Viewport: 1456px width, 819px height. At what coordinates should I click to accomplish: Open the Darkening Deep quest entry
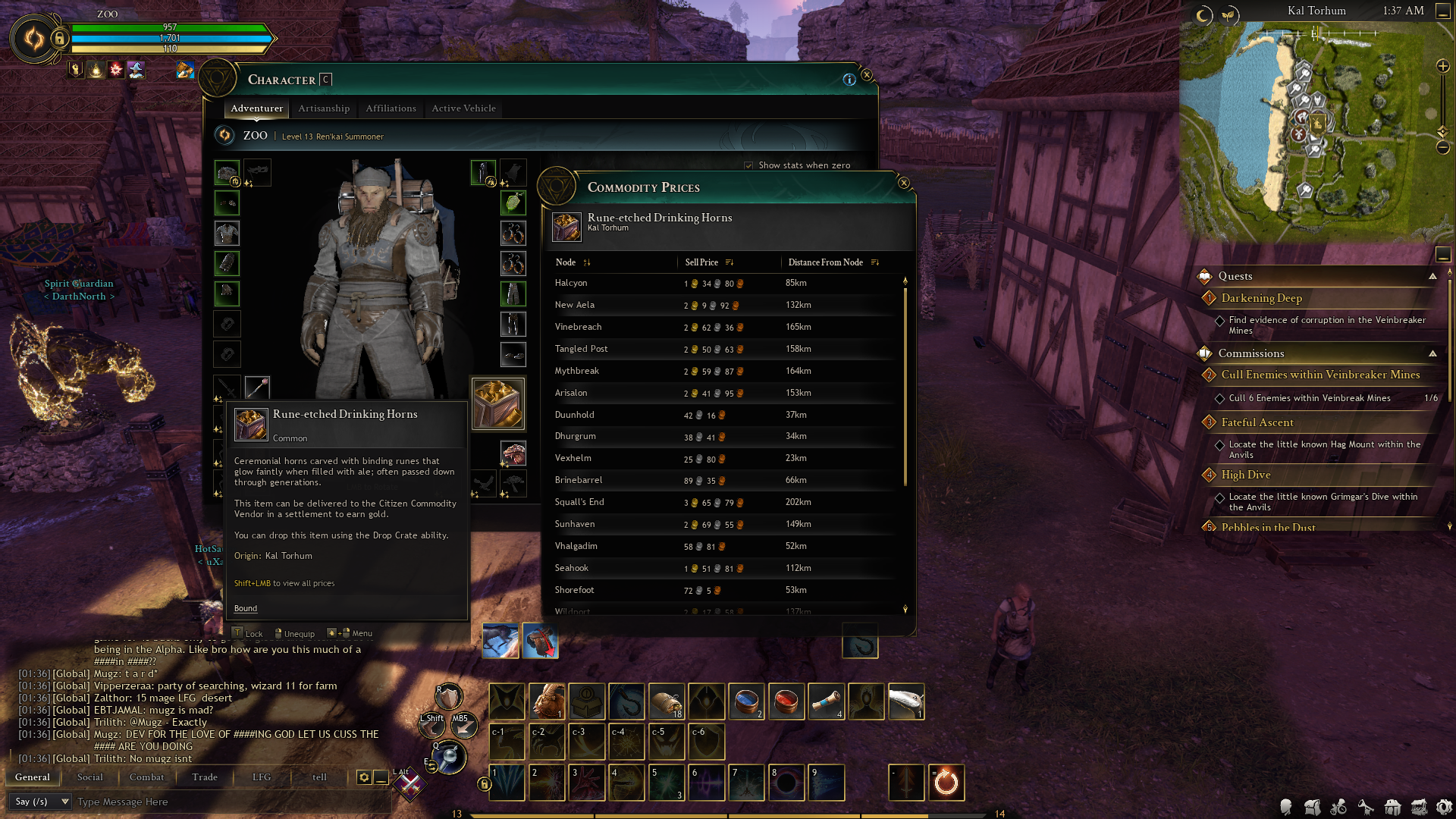click(x=1262, y=298)
